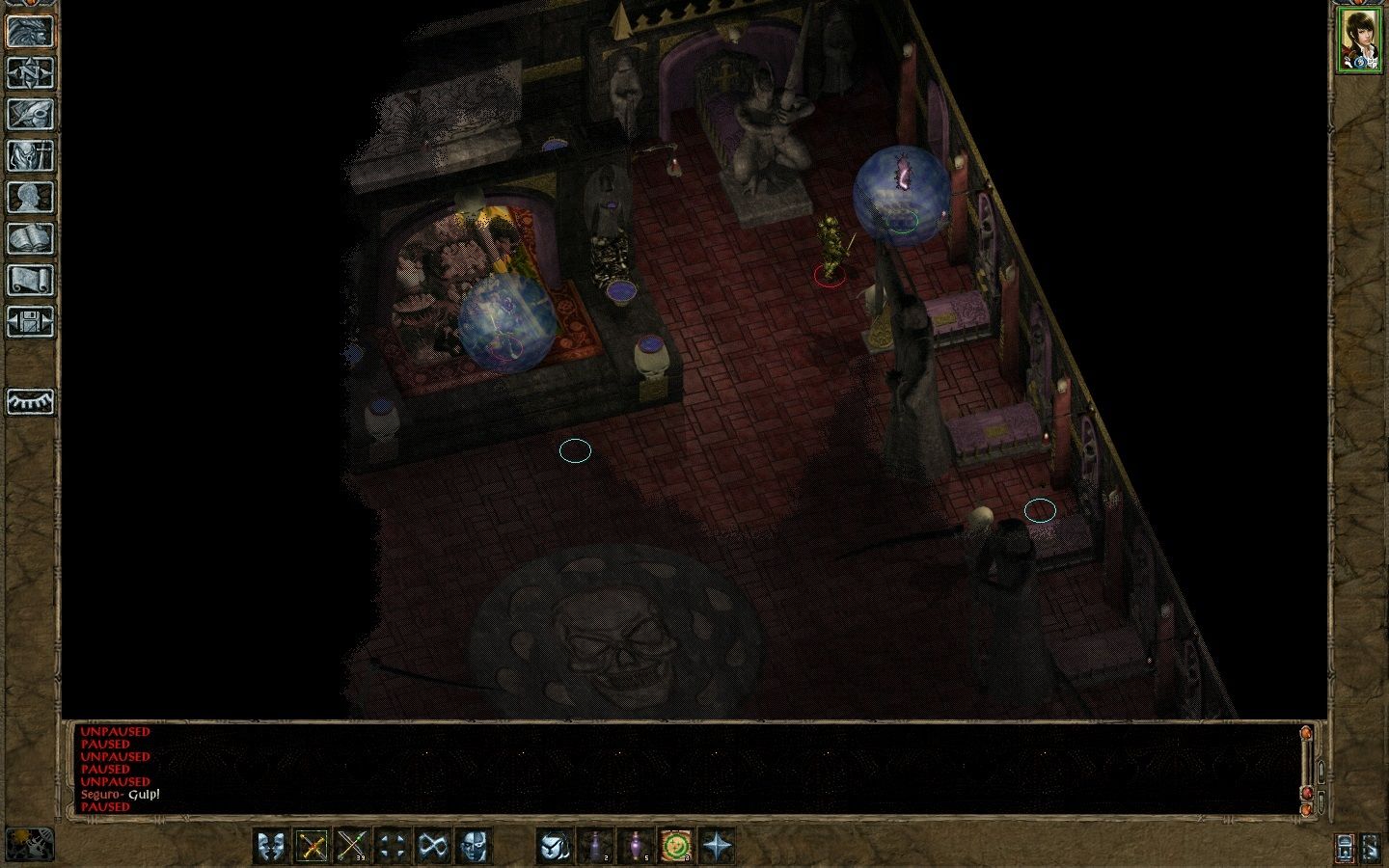Use the quick item cloak slot
The height and width of the screenshot is (868, 1389).
(x=554, y=847)
